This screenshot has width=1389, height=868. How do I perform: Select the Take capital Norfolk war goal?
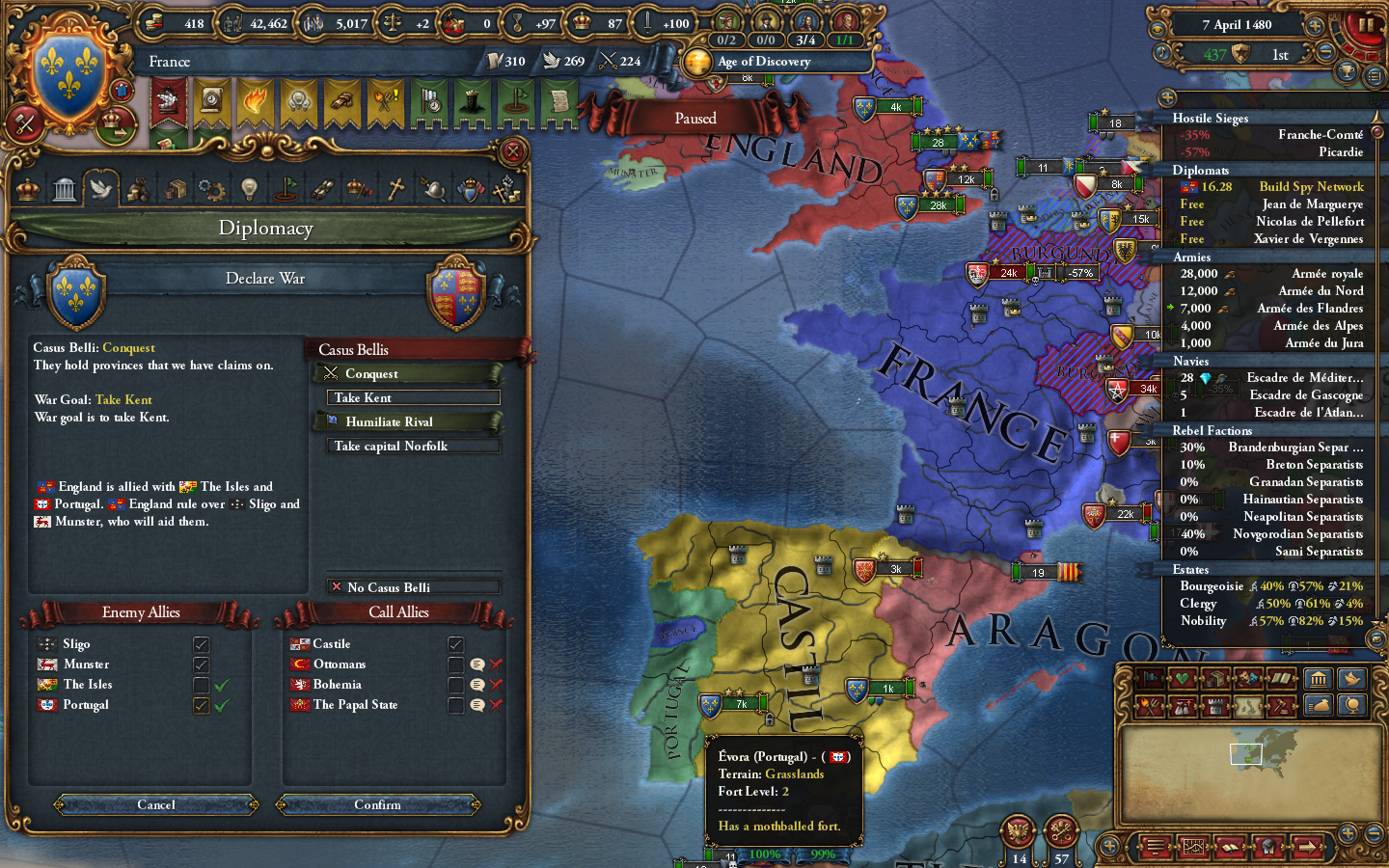[x=413, y=446]
